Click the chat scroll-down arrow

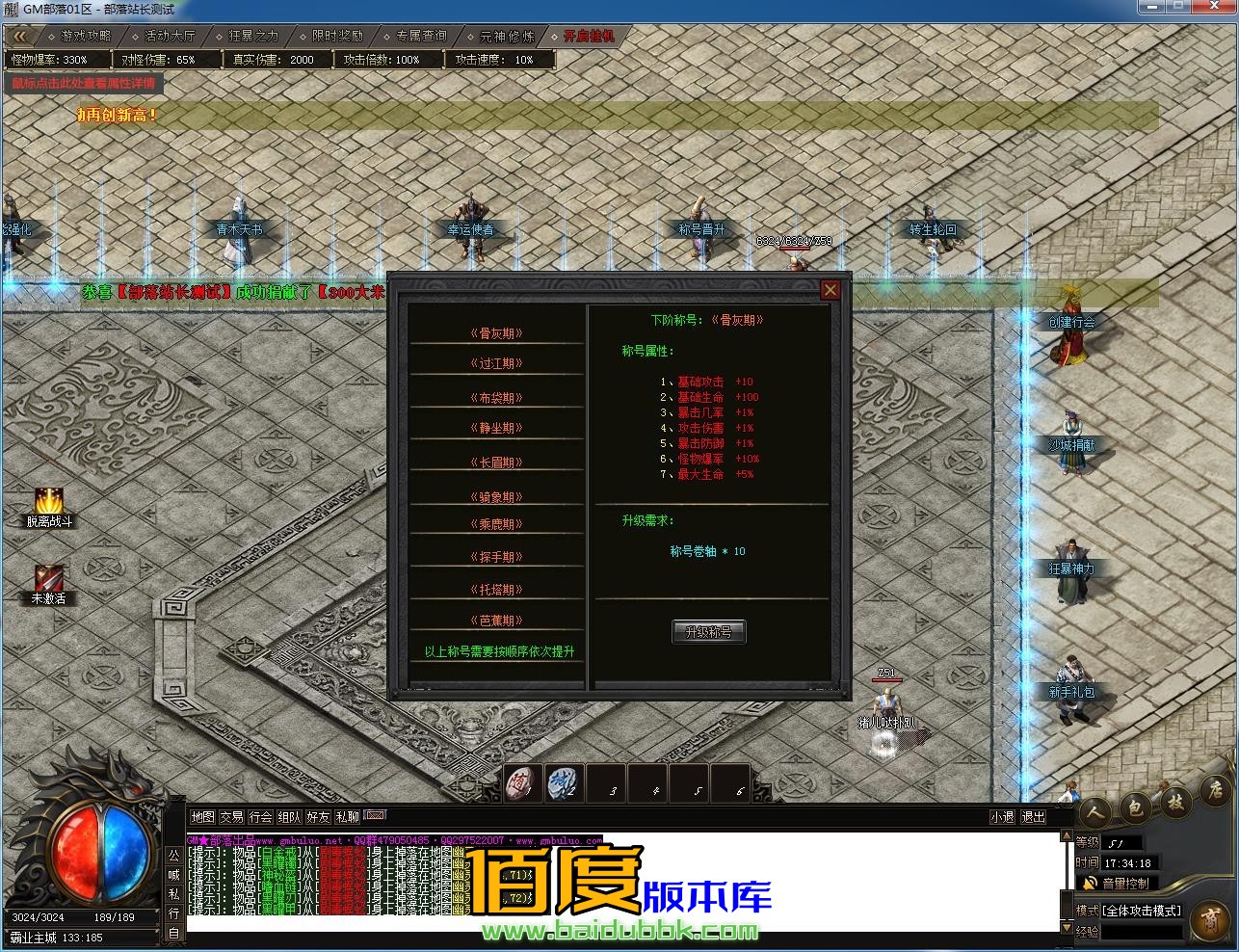point(1067,930)
